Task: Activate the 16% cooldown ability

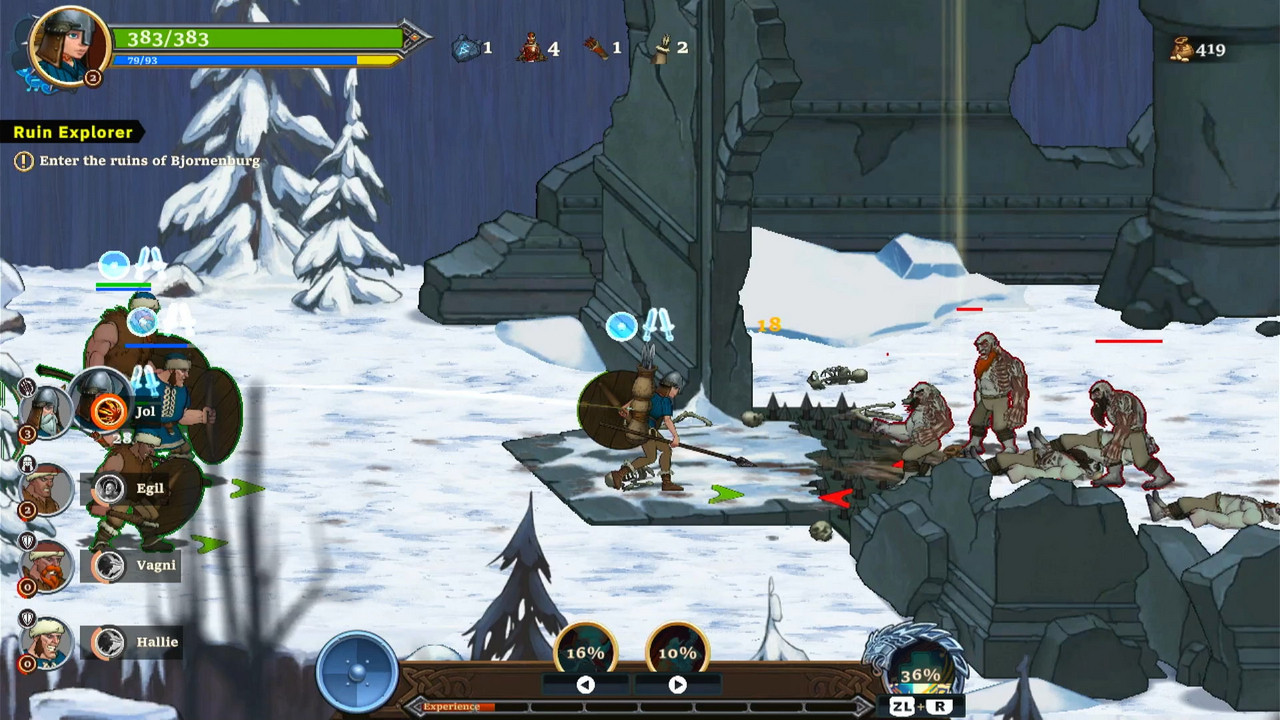Action: click(x=585, y=652)
